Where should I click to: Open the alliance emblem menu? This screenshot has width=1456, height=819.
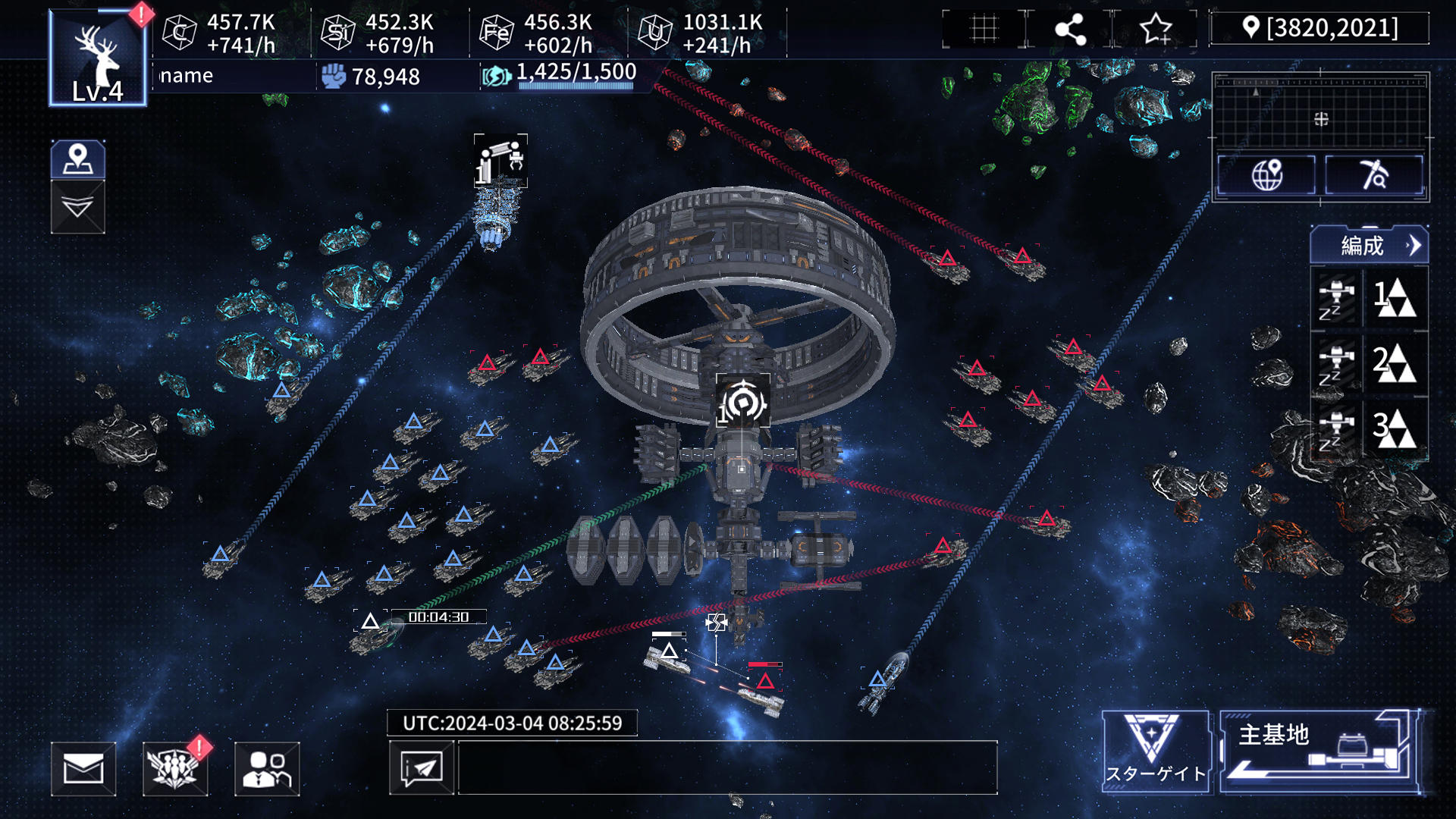click(x=175, y=769)
